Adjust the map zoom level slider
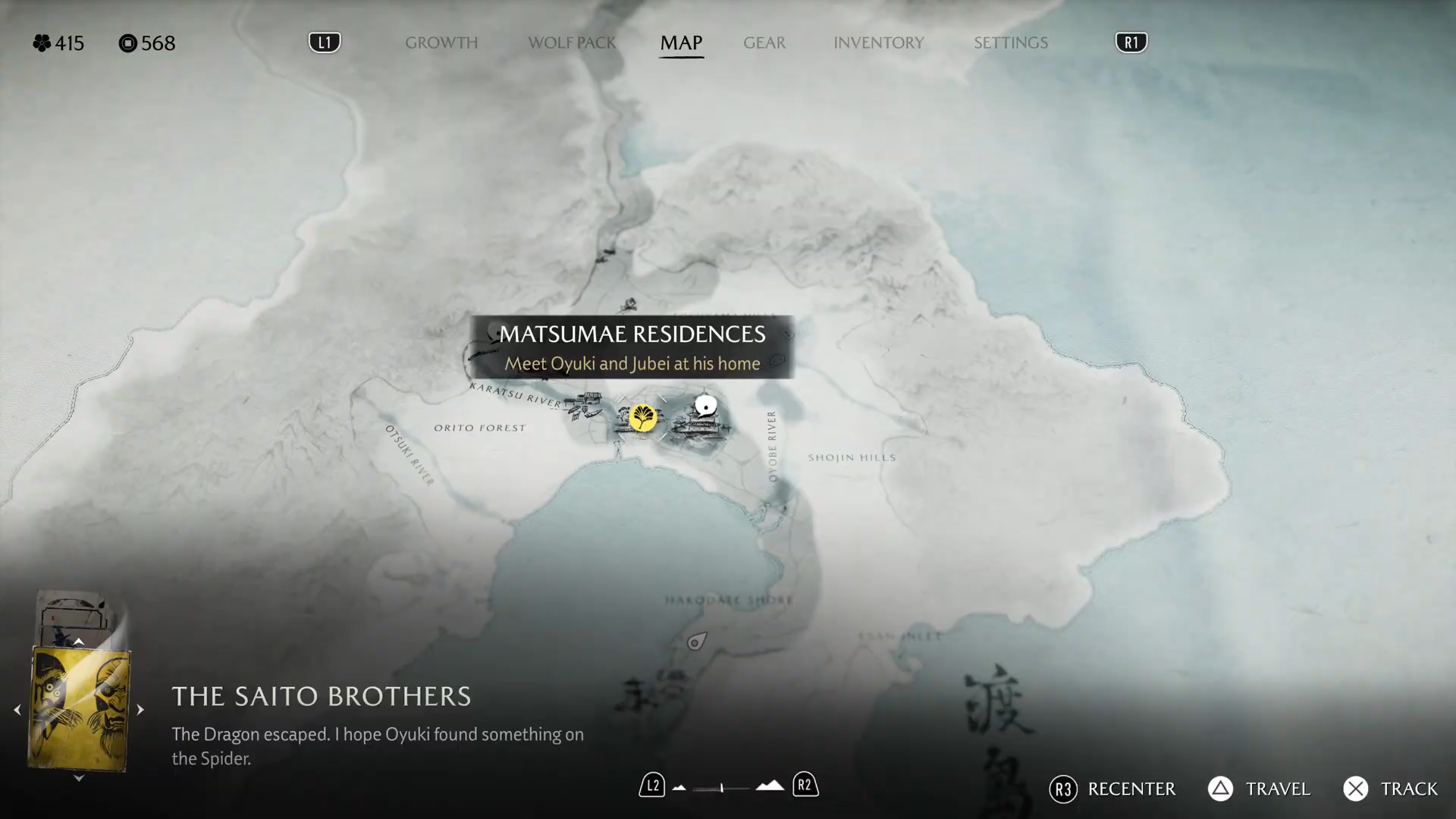The image size is (1456, 819). click(x=721, y=788)
